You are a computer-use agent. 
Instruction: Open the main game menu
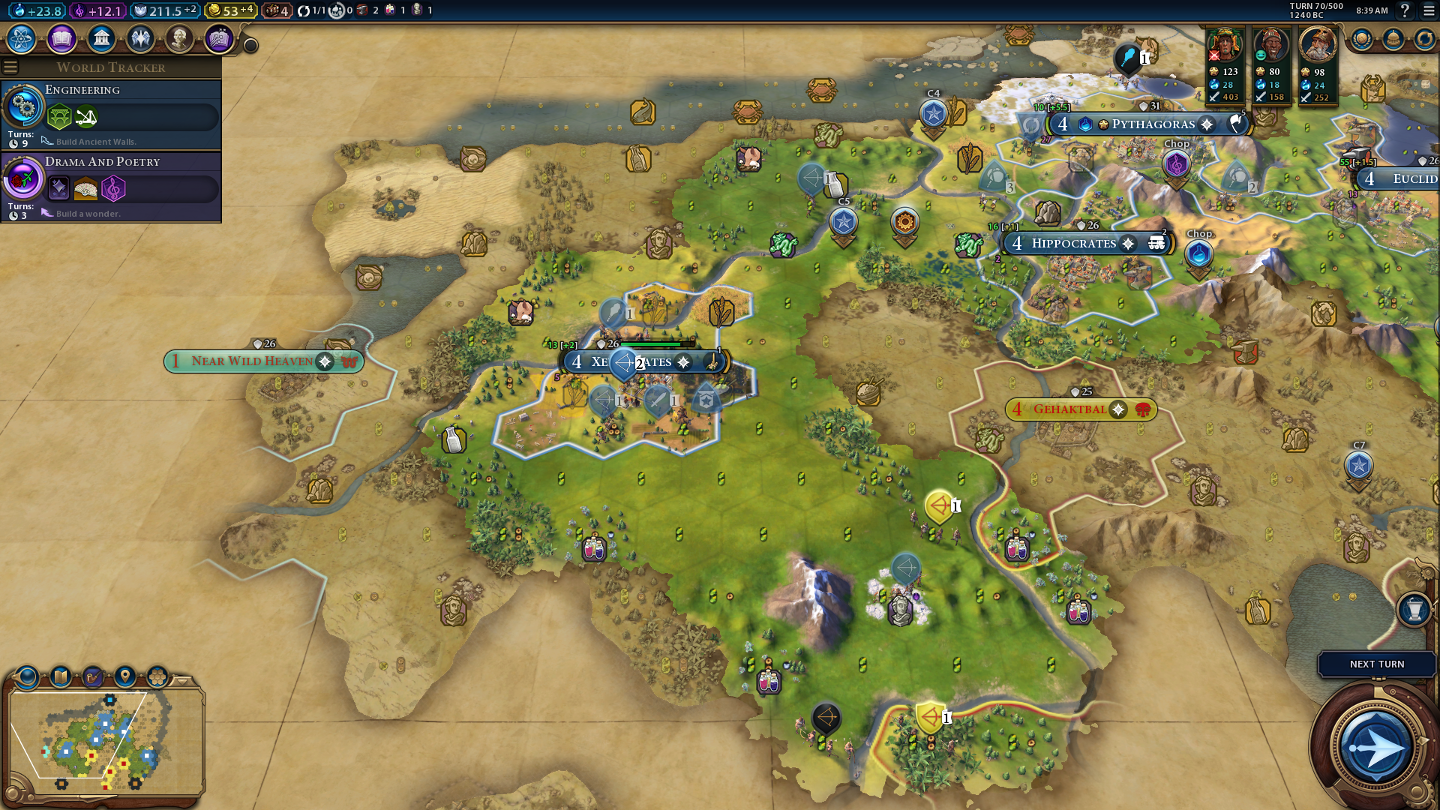[x=1428, y=10]
